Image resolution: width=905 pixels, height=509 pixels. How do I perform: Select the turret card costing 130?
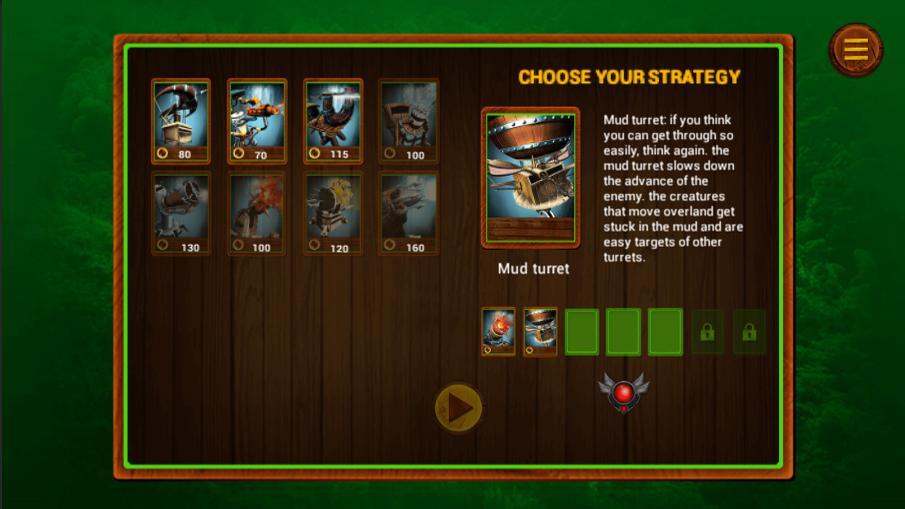click(x=181, y=213)
